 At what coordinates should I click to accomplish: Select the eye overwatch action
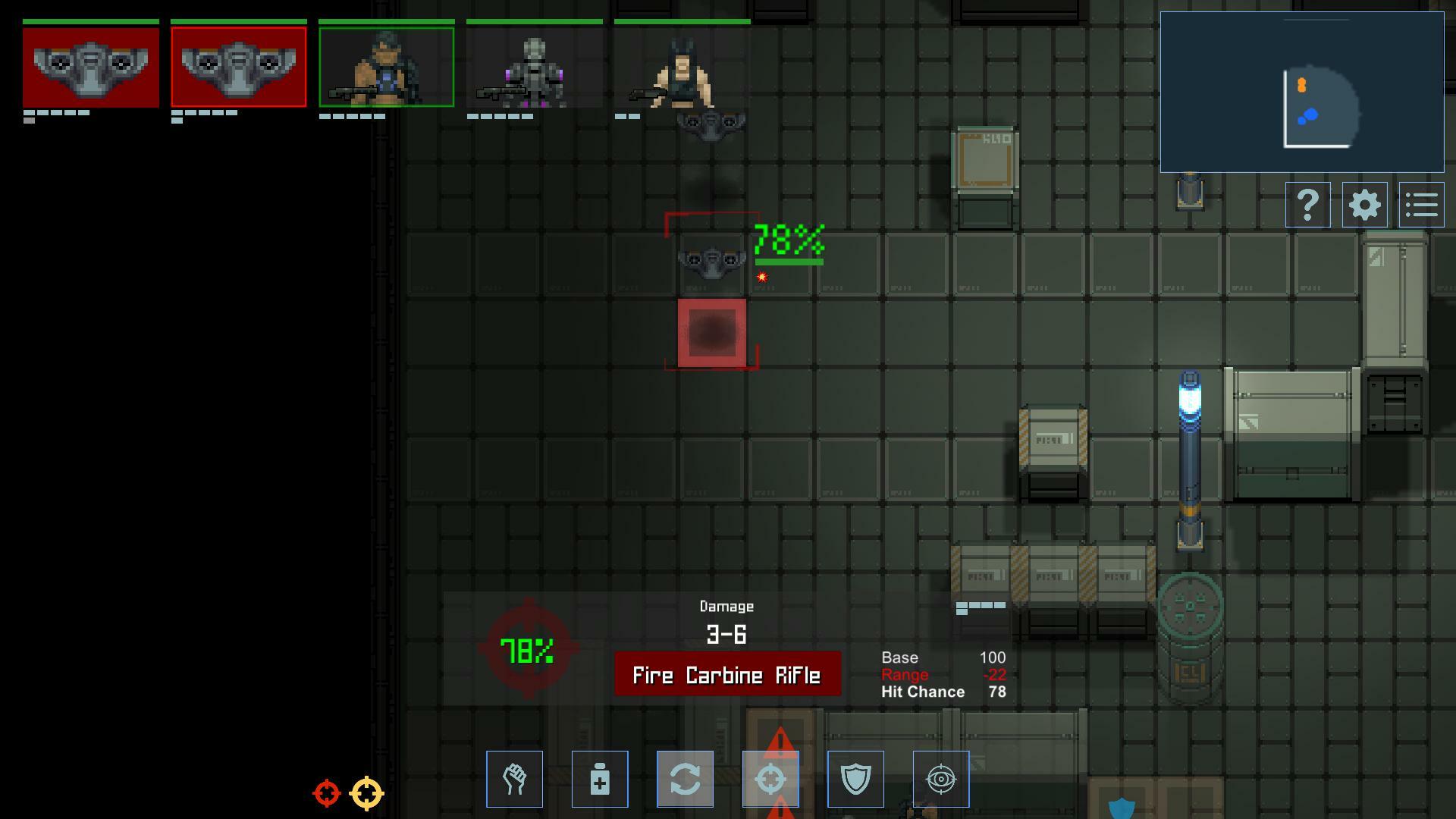pyautogui.click(x=941, y=779)
